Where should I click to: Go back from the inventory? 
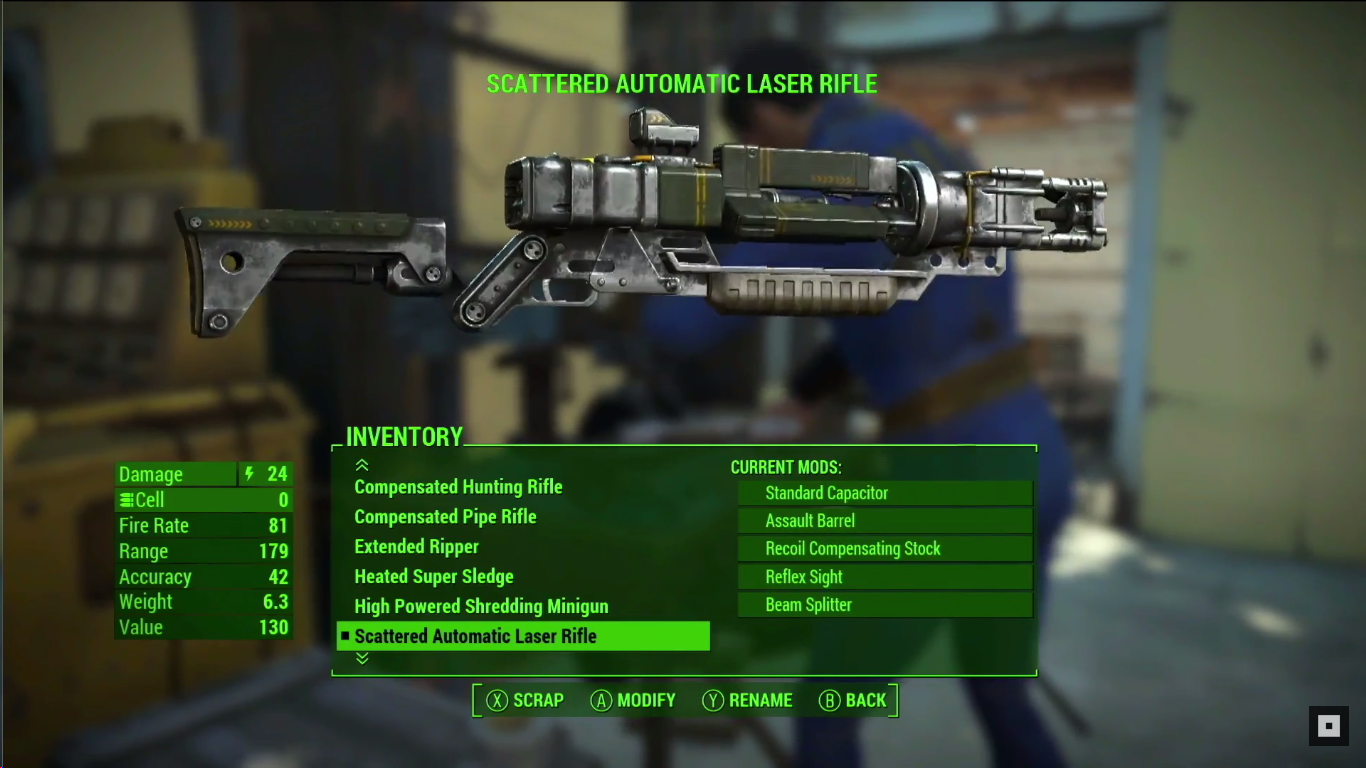853,700
